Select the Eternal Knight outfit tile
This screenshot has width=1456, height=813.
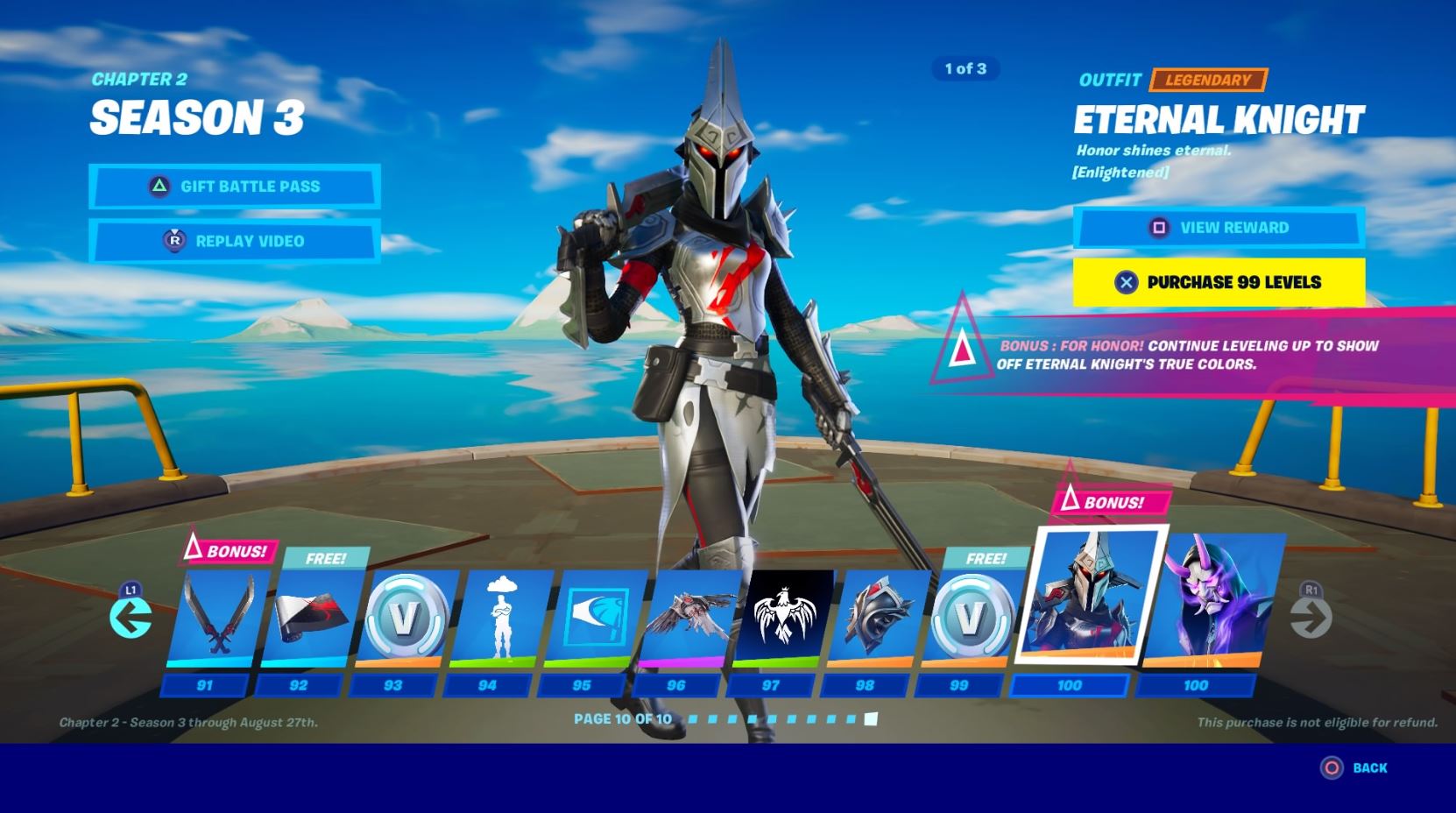click(x=1089, y=596)
